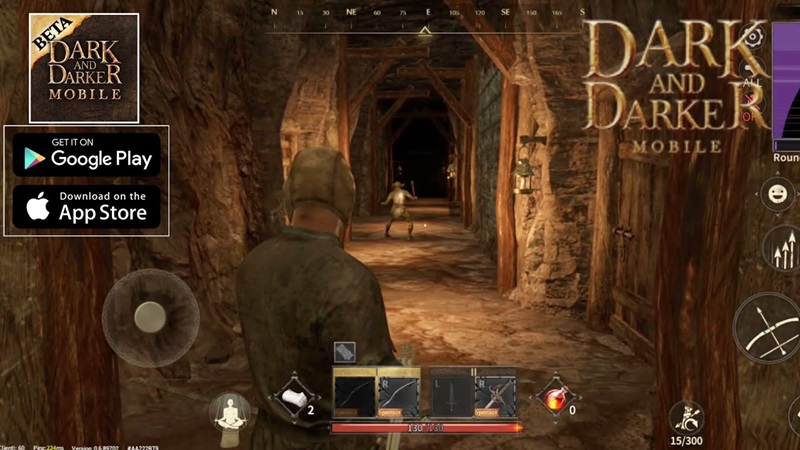
Task: Open the quiver arrow ammo icon
Action: [688, 417]
